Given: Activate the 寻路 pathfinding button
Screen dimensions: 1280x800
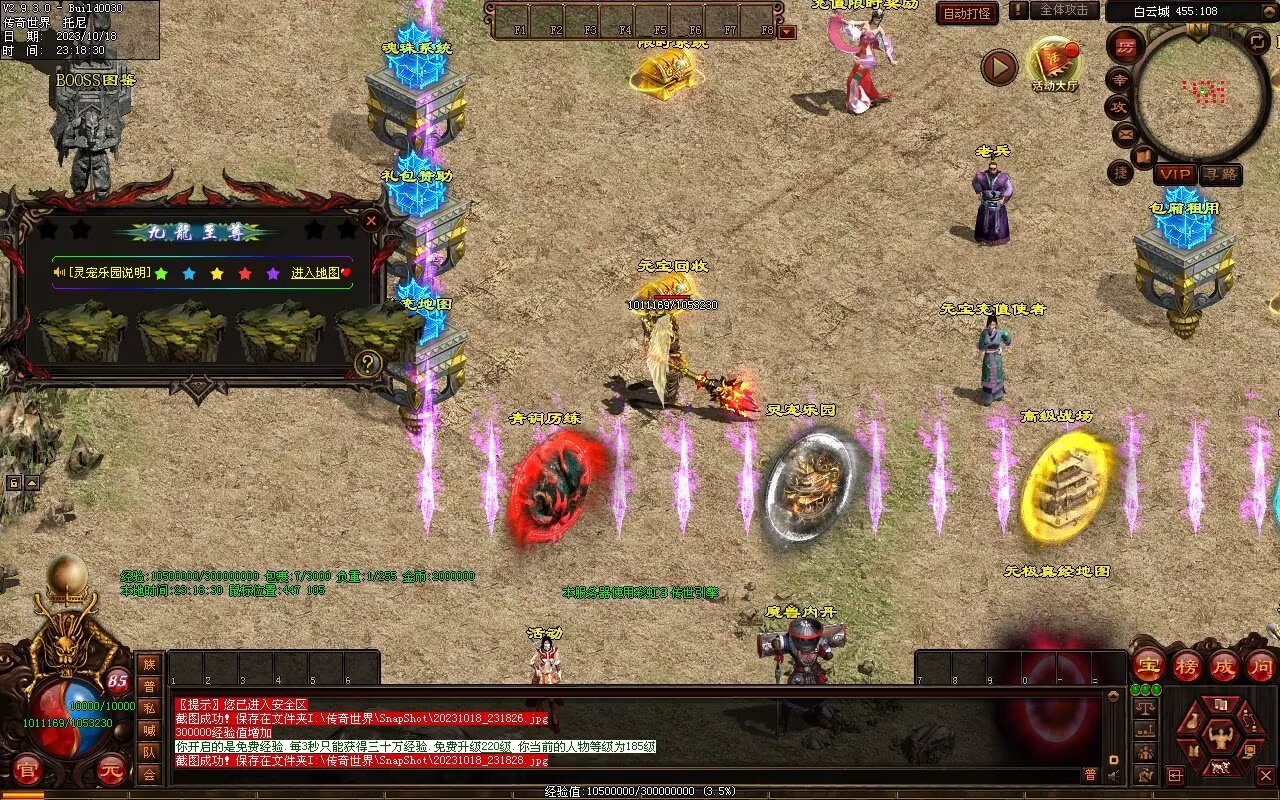Looking at the screenshot, I should [x=1220, y=174].
